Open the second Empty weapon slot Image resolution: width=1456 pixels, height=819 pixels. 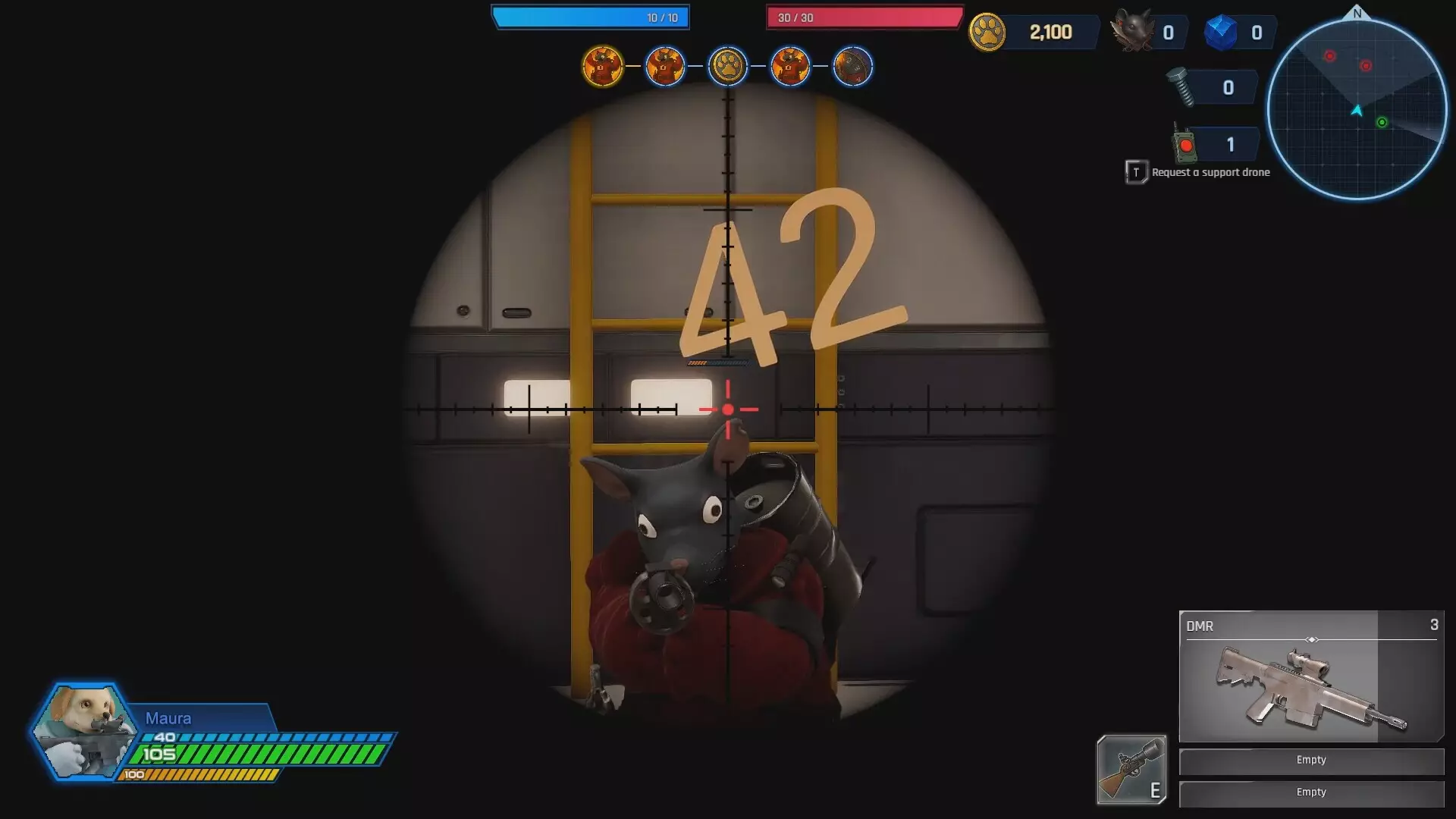[1311, 792]
